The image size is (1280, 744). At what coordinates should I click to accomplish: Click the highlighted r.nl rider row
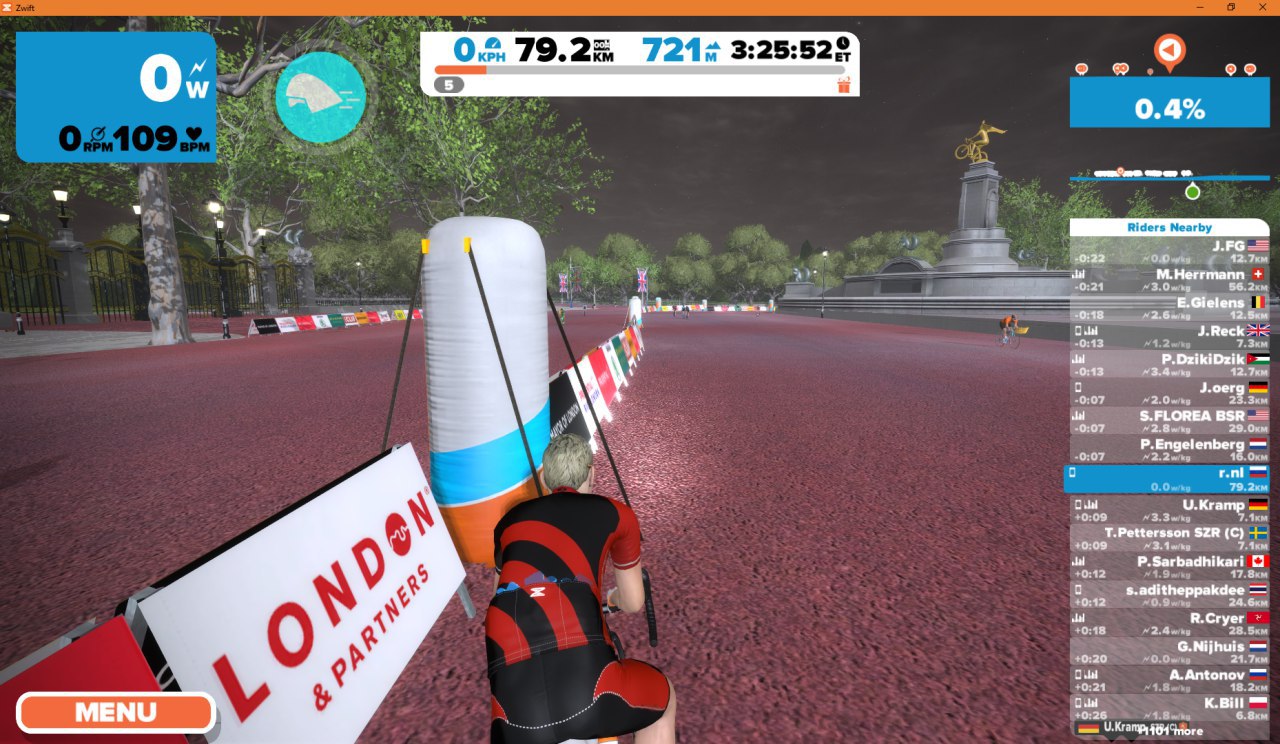point(1167,479)
